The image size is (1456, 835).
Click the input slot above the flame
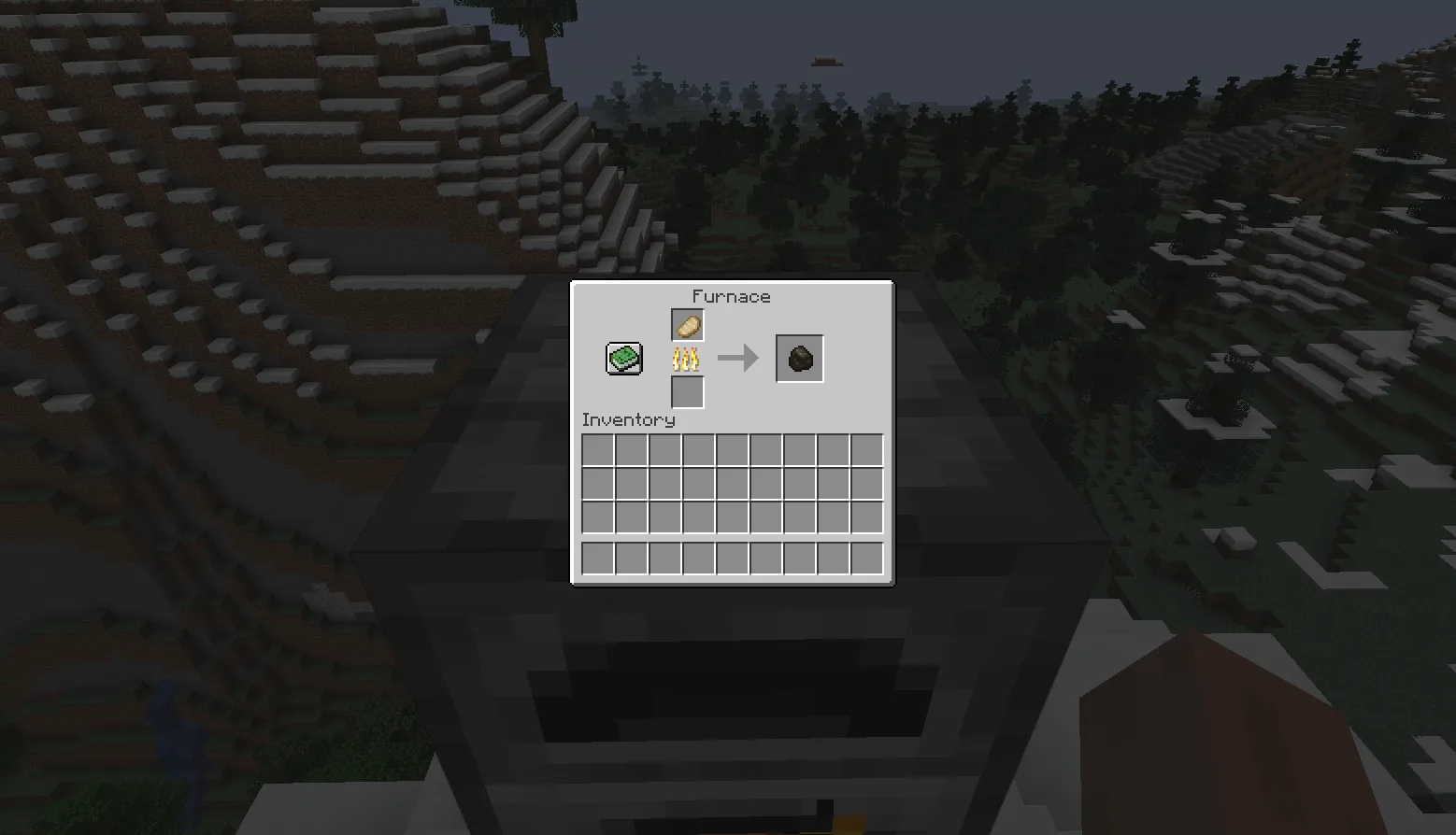tap(688, 324)
